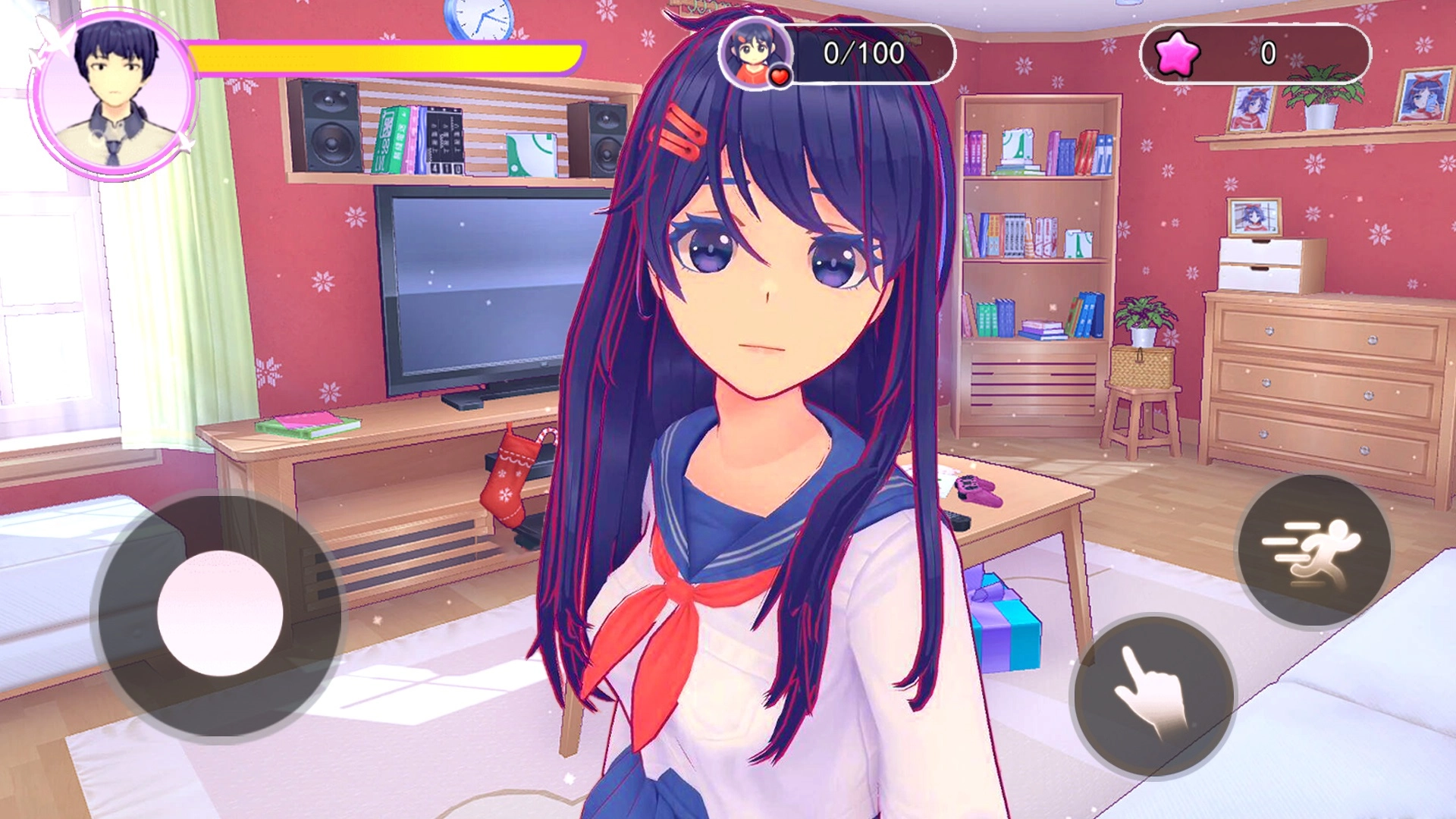Click the virtual joystick thumb pad
Screen dimensions: 1456x819
(x=220, y=613)
